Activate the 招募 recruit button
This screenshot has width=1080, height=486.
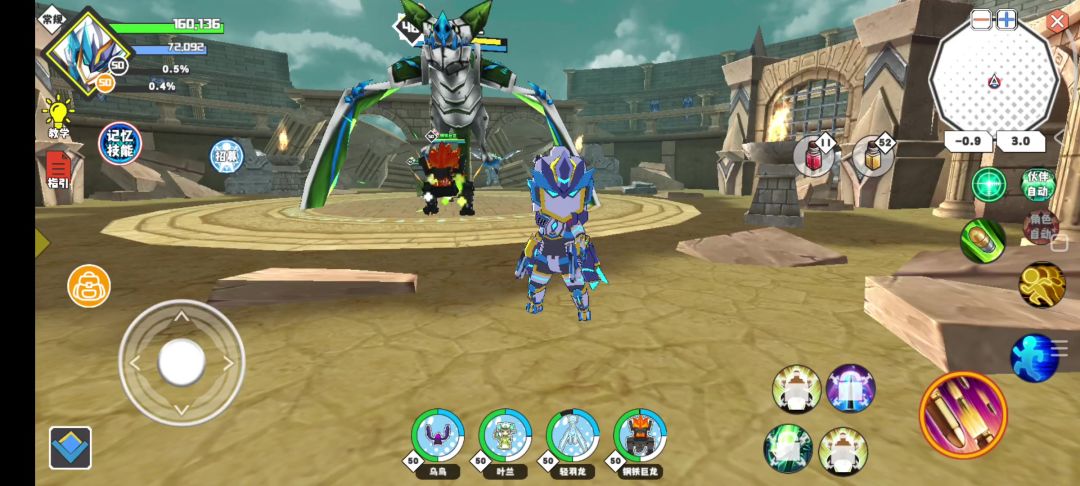click(226, 155)
